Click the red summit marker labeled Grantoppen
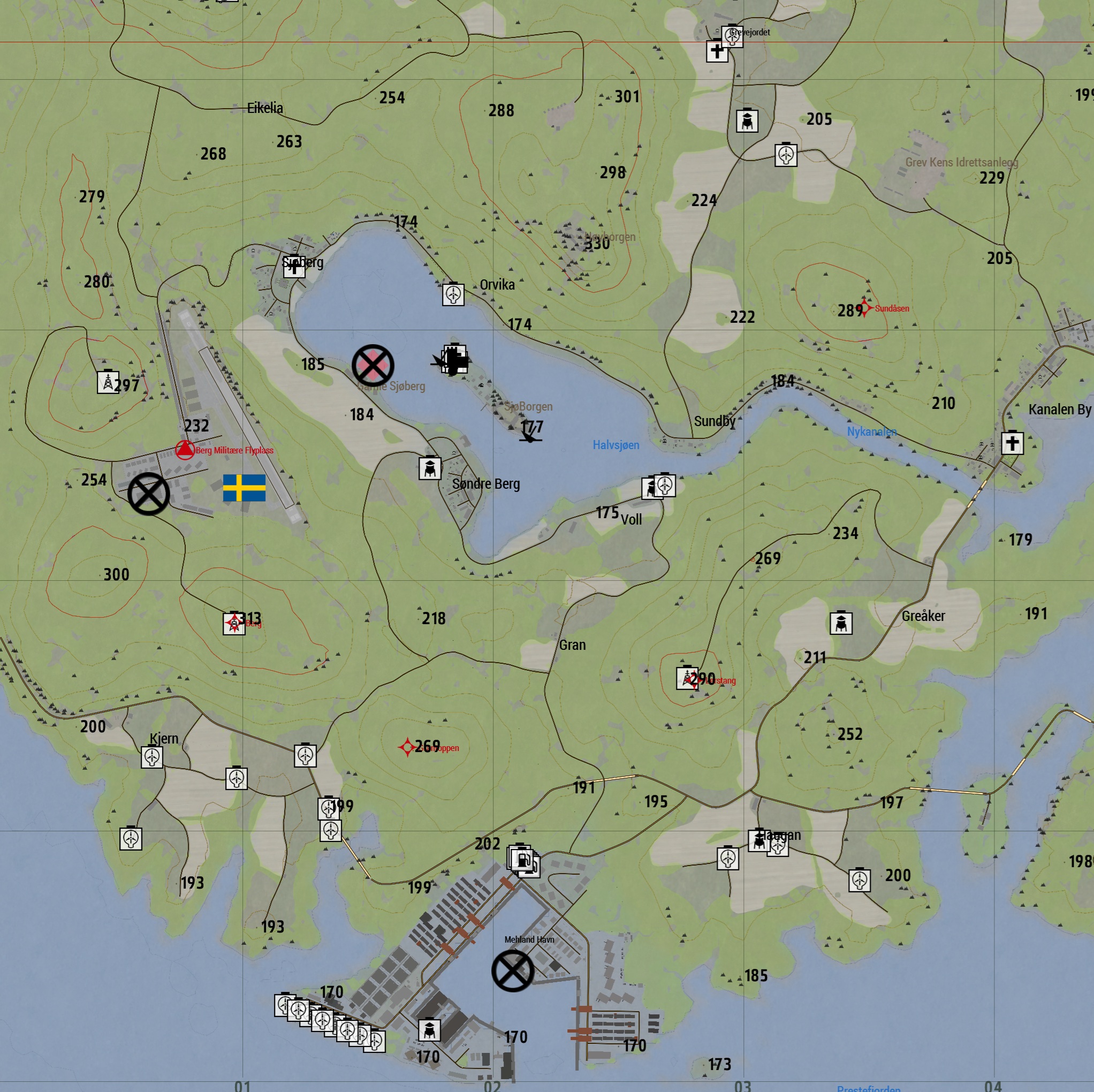Image resolution: width=1094 pixels, height=1092 pixels. (x=409, y=747)
